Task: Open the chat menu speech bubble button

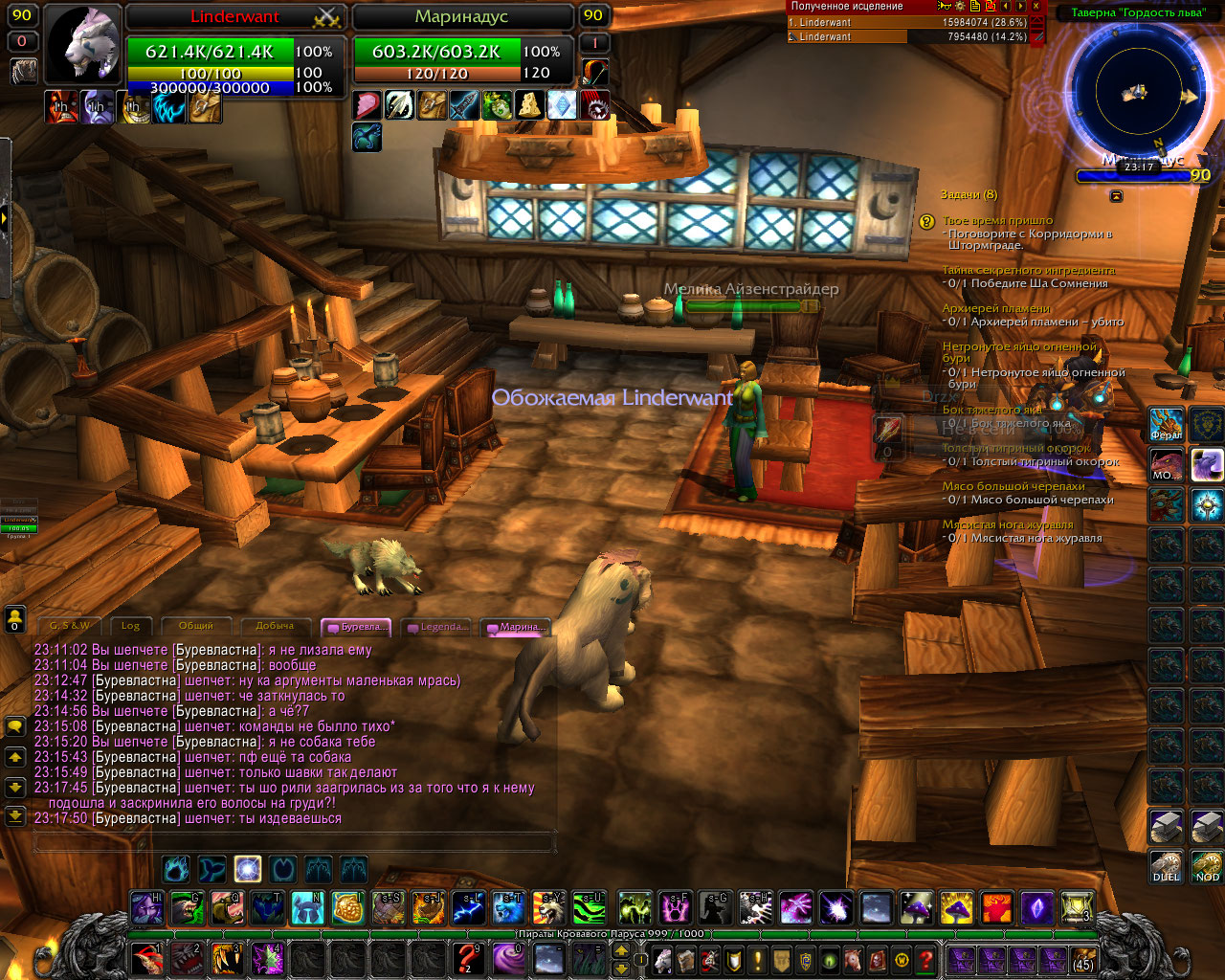Action: 15,727
